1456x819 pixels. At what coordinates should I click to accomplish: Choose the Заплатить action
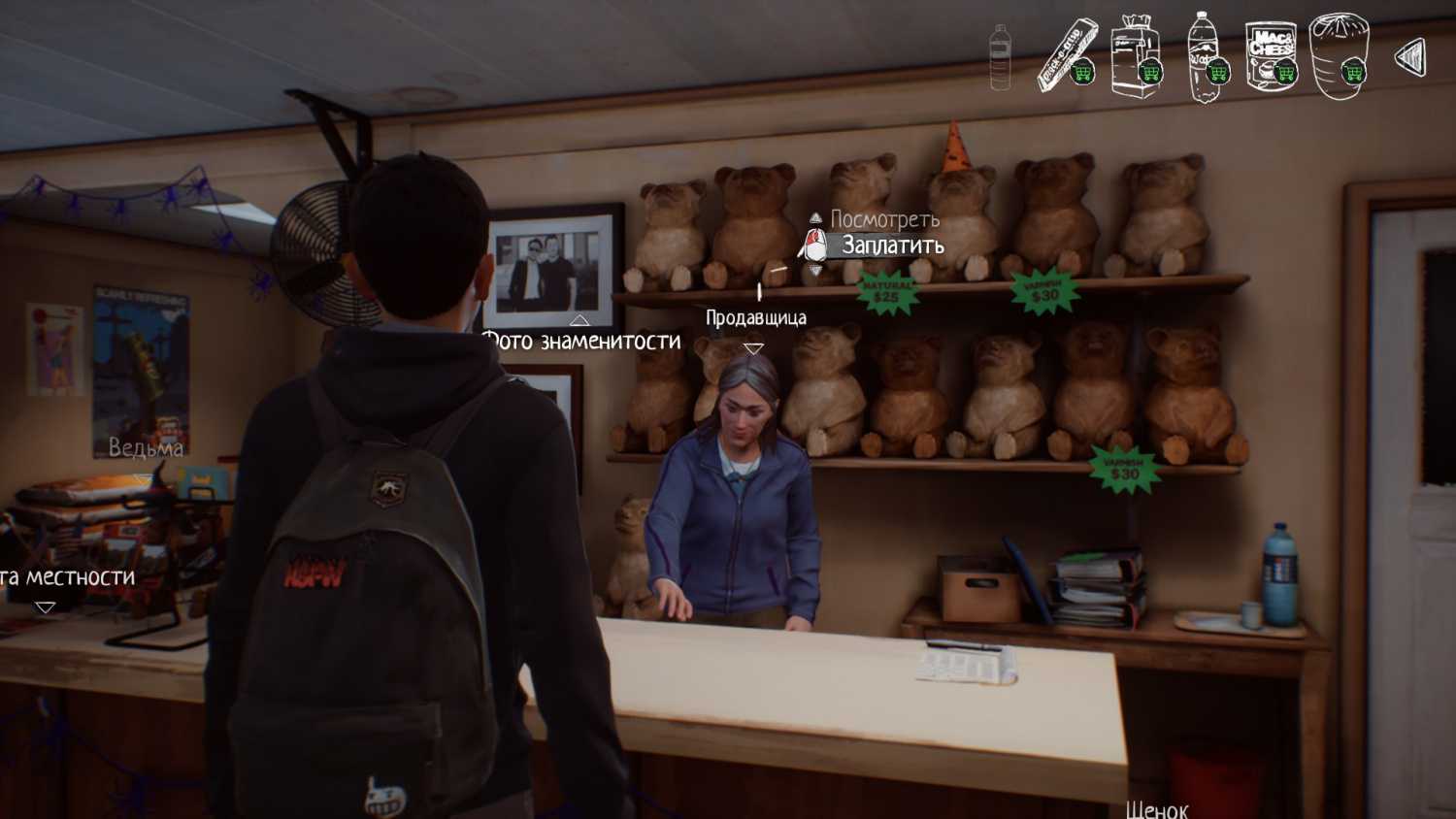[x=891, y=246]
